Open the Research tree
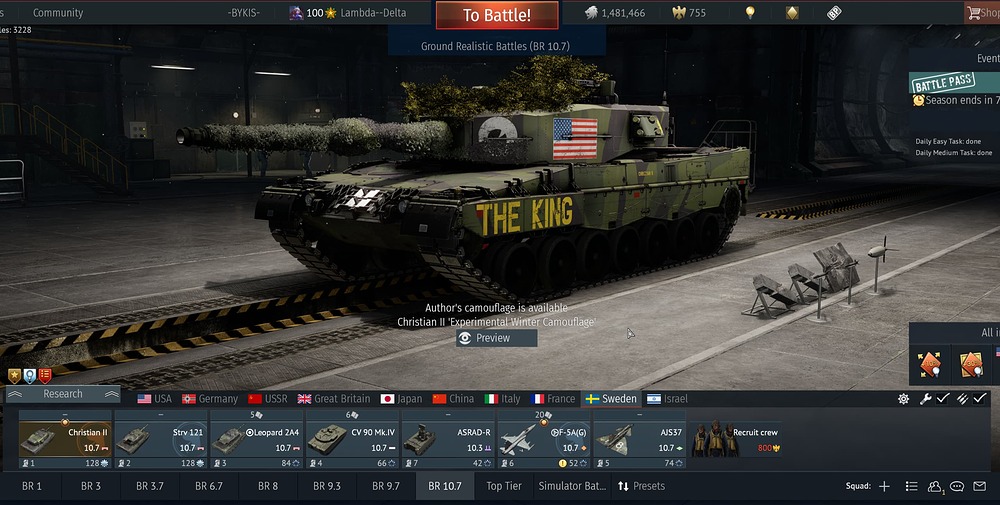Image resolution: width=1000 pixels, height=505 pixels. (x=62, y=394)
